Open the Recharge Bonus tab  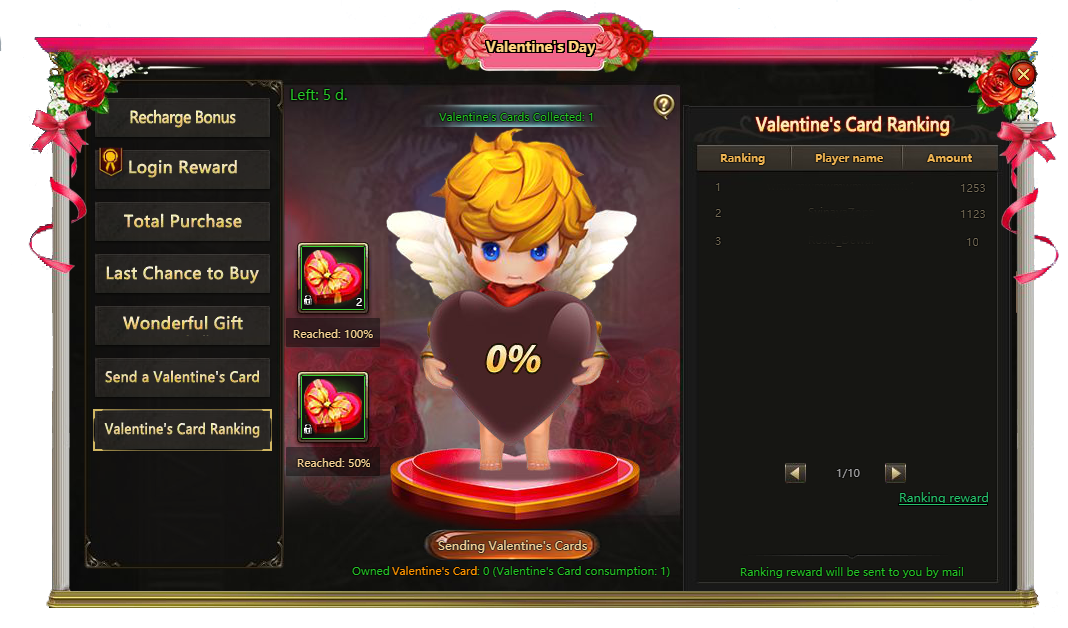click(x=182, y=117)
